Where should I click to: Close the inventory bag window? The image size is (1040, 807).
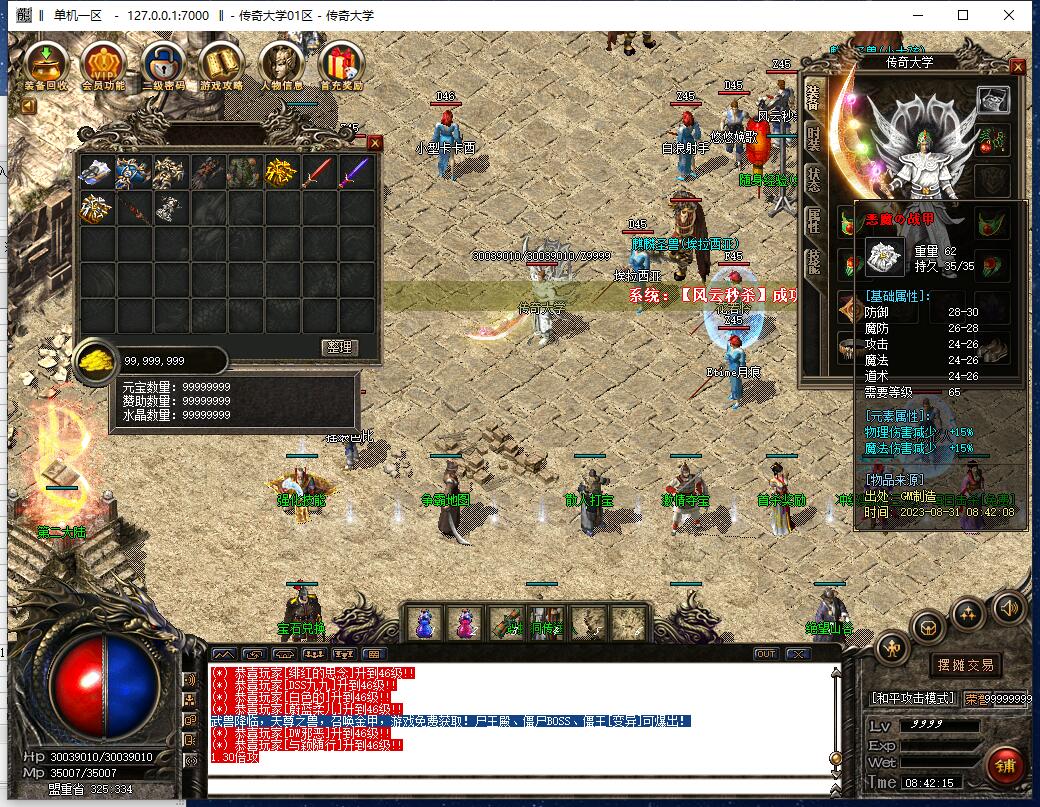pos(375,143)
